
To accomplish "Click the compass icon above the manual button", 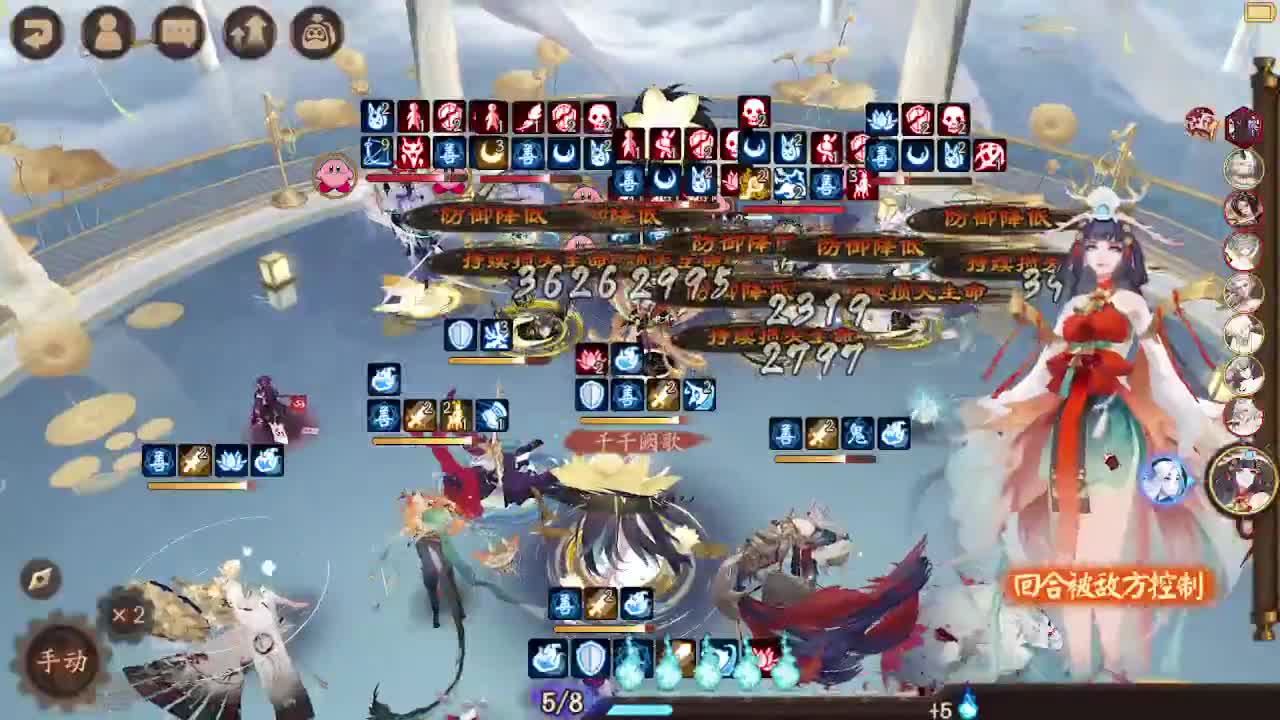I will pyautogui.click(x=40, y=578).
